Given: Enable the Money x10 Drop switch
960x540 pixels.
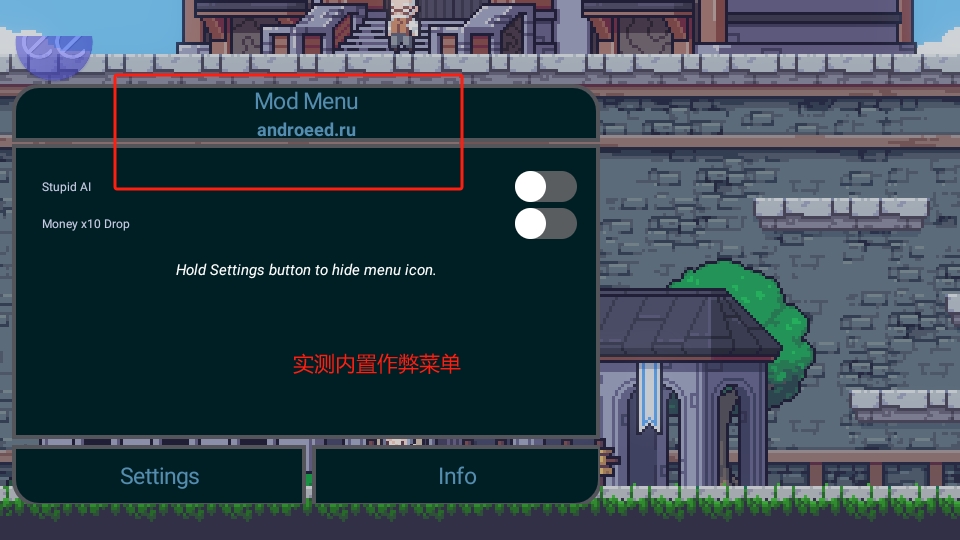Looking at the screenshot, I should pos(545,224).
